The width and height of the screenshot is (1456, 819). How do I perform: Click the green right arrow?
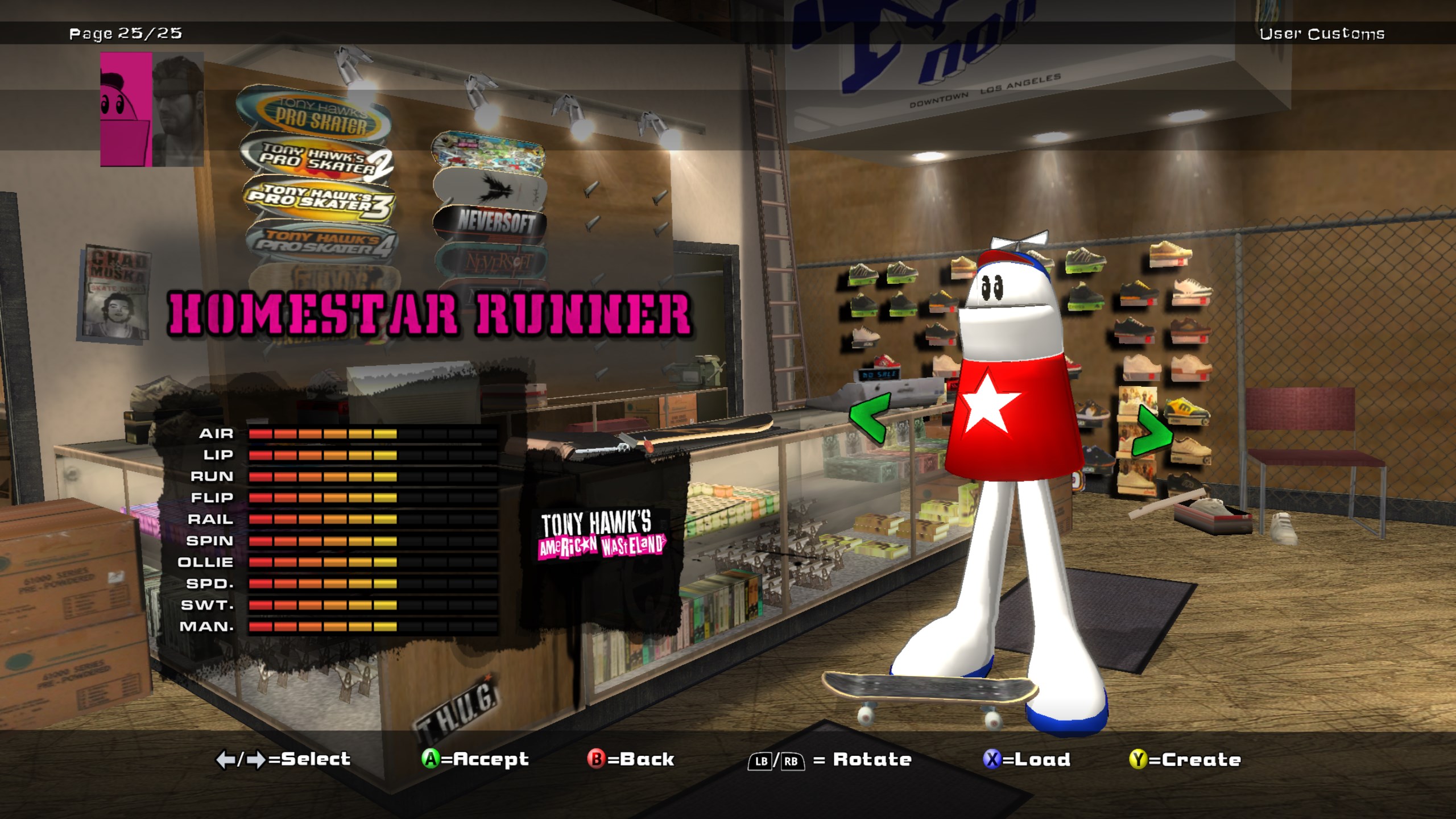click(x=1152, y=432)
